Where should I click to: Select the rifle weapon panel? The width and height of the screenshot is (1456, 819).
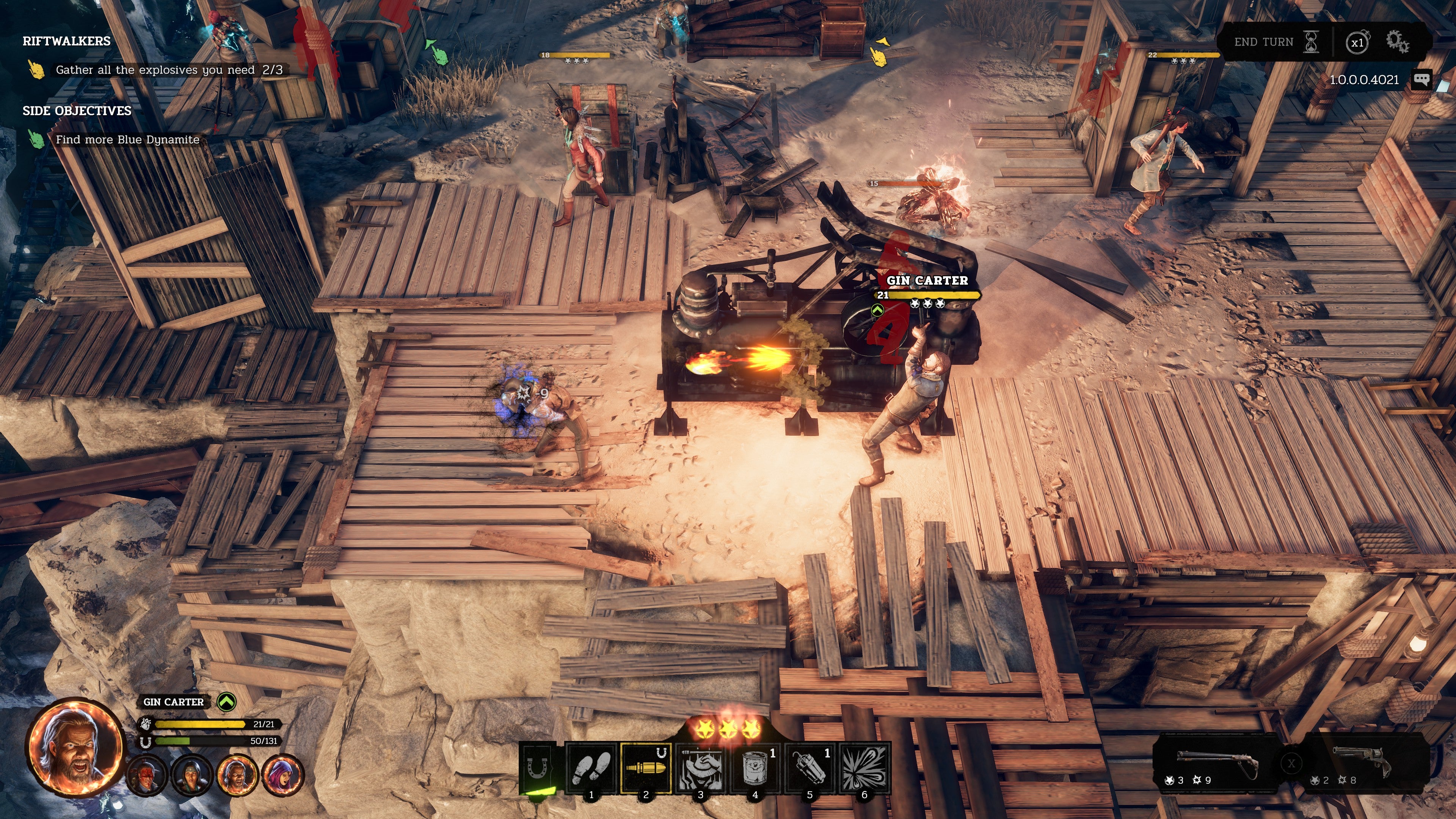[x=1215, y=763]
